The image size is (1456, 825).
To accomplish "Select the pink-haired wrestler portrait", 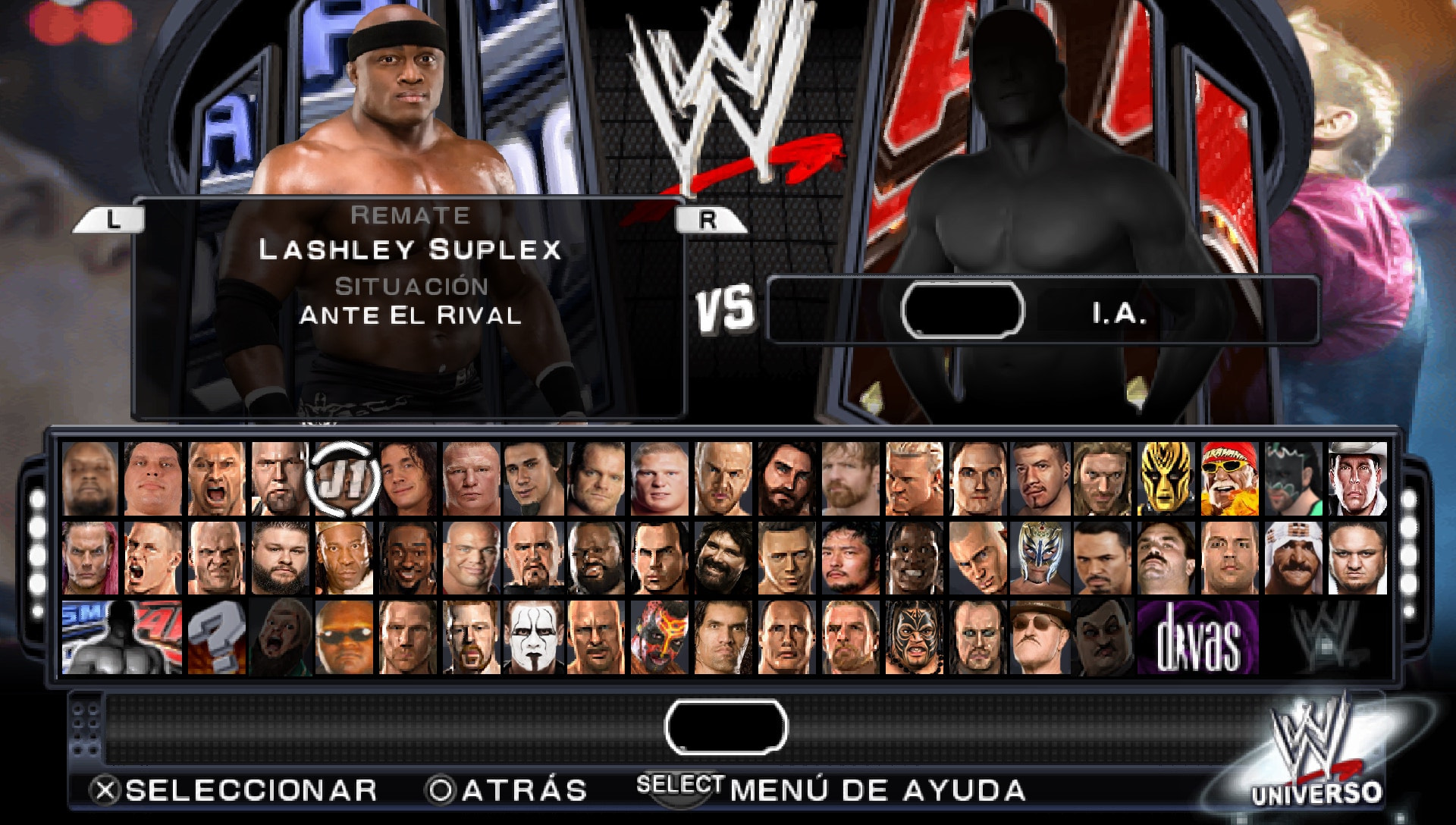I will click(x=90, y=558).
